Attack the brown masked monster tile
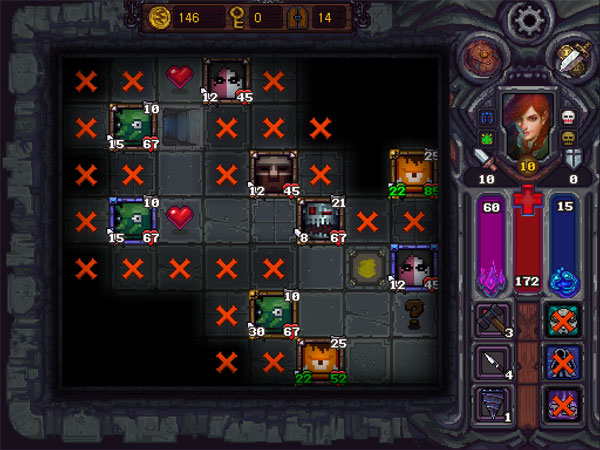 coord(272,172)
